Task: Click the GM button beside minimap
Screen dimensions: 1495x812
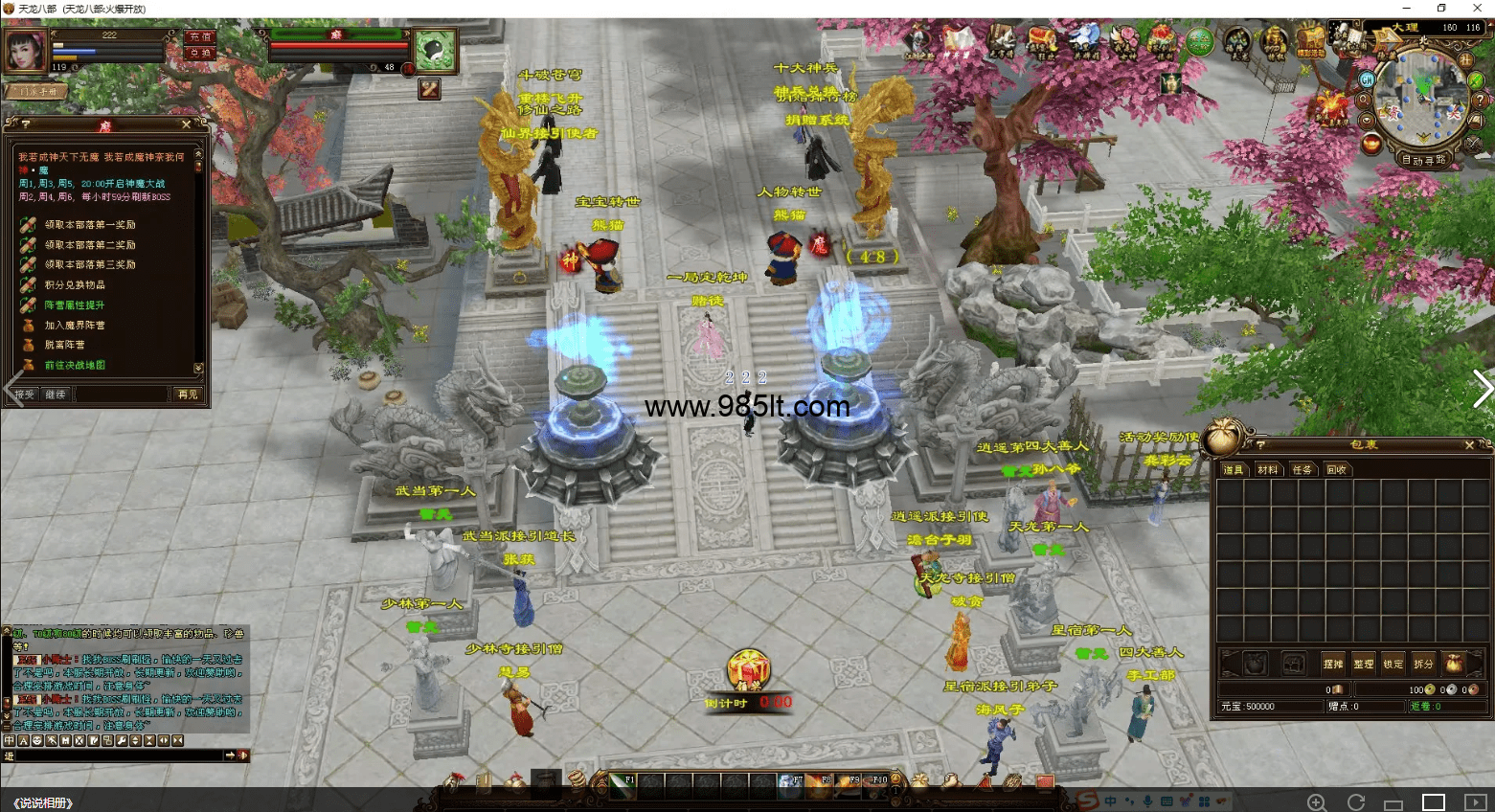Action: pyautogui.click(x=1367, y=80)
